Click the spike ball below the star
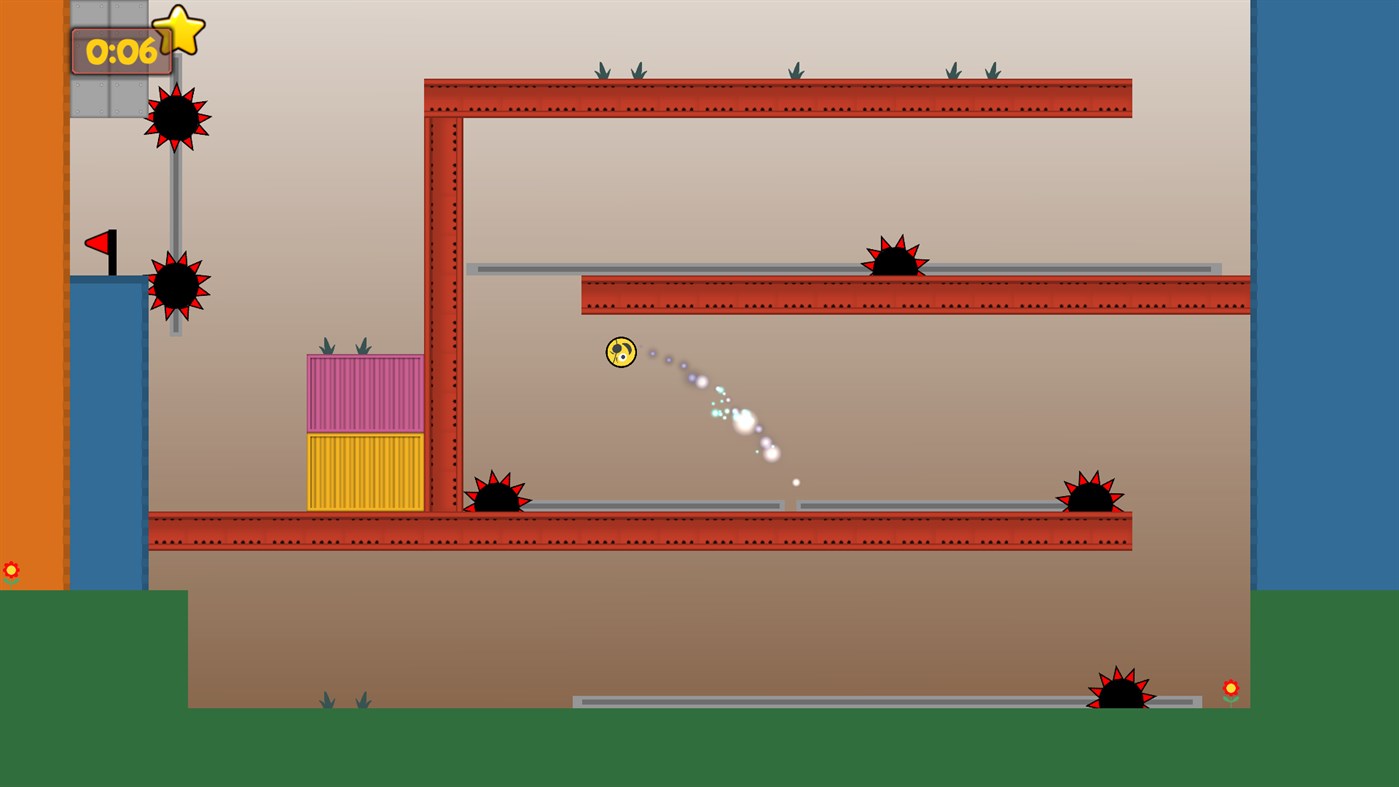This screenshot has height=787, width=1399. point(178,117)
